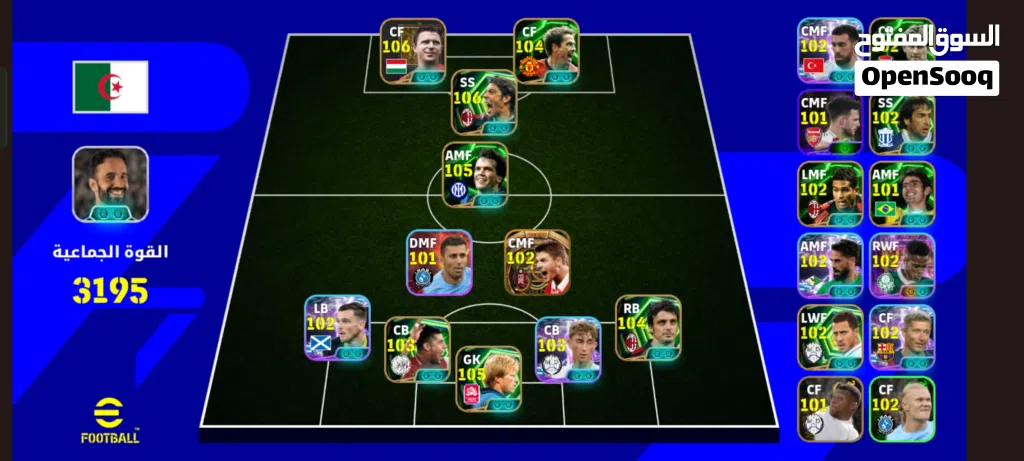Screen dimensions: 1024x461
Task: Open the manager portrait under the Algeria flag
Action: coord(110,186)
